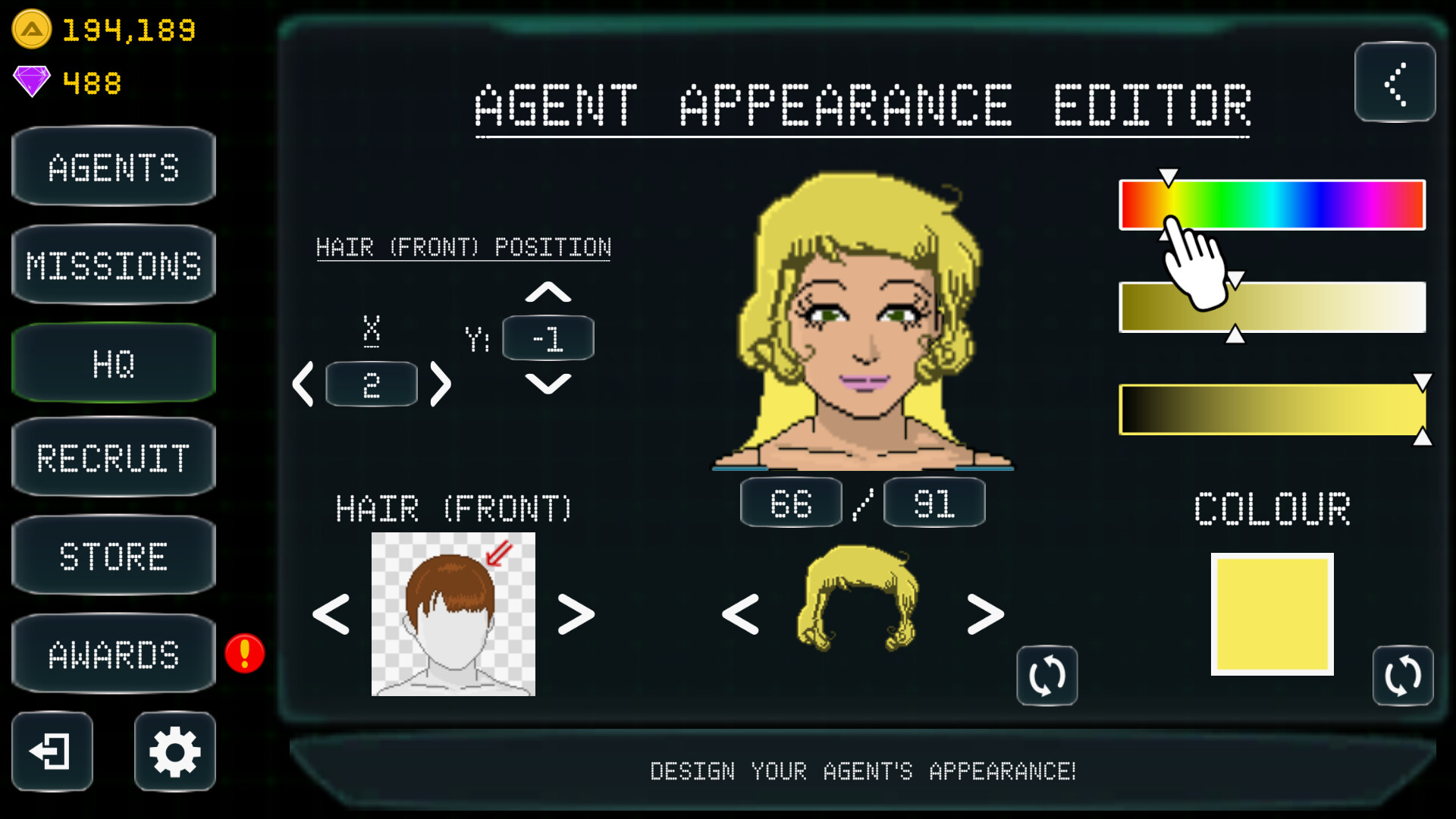Image resolution: width=1456 pixels, height=819 pixels.
Task: Decrease hair X position with the left chevron
Action: (x=304, y=384)
